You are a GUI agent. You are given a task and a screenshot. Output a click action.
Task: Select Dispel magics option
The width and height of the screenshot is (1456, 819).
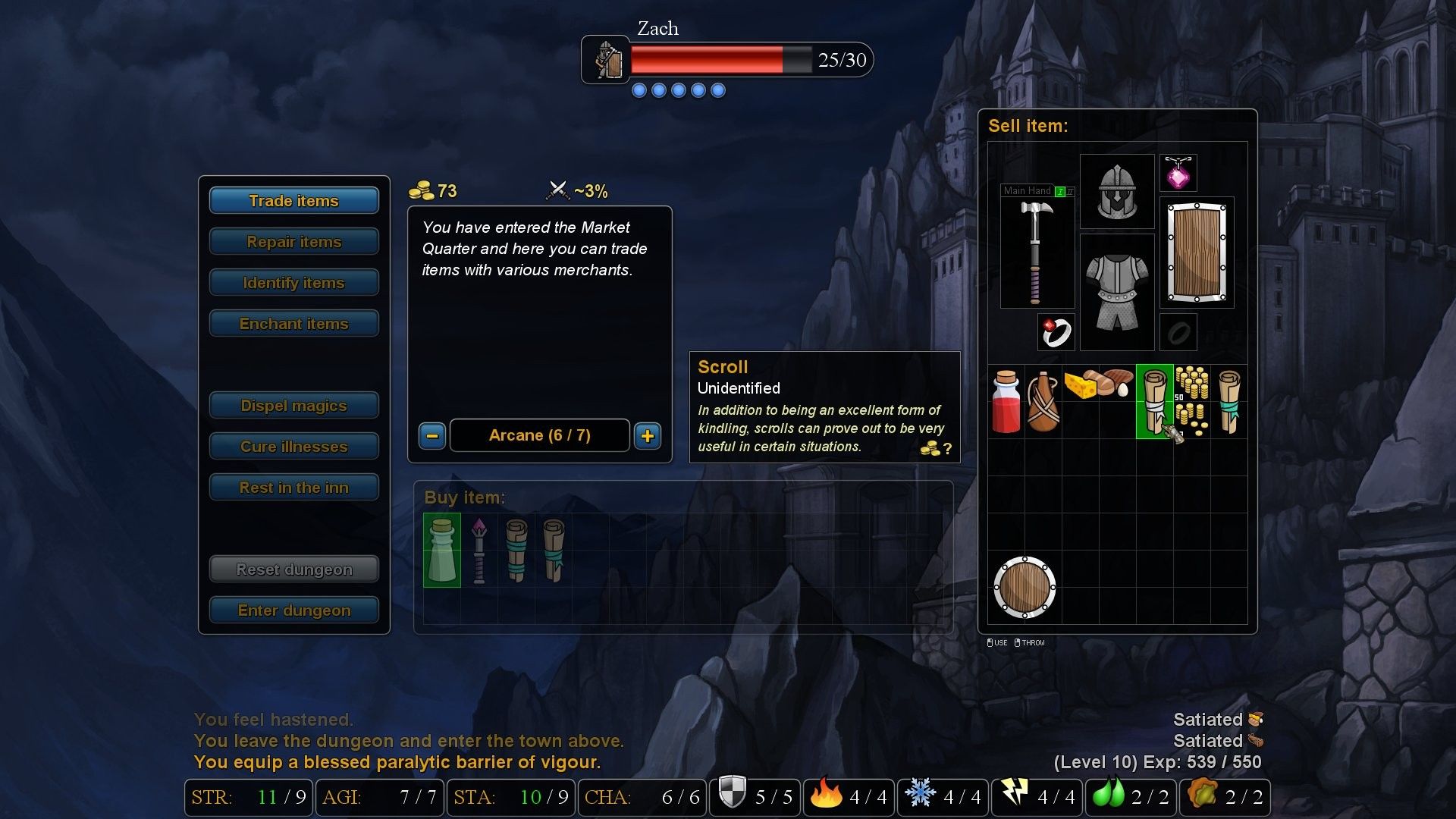[293, 406]
